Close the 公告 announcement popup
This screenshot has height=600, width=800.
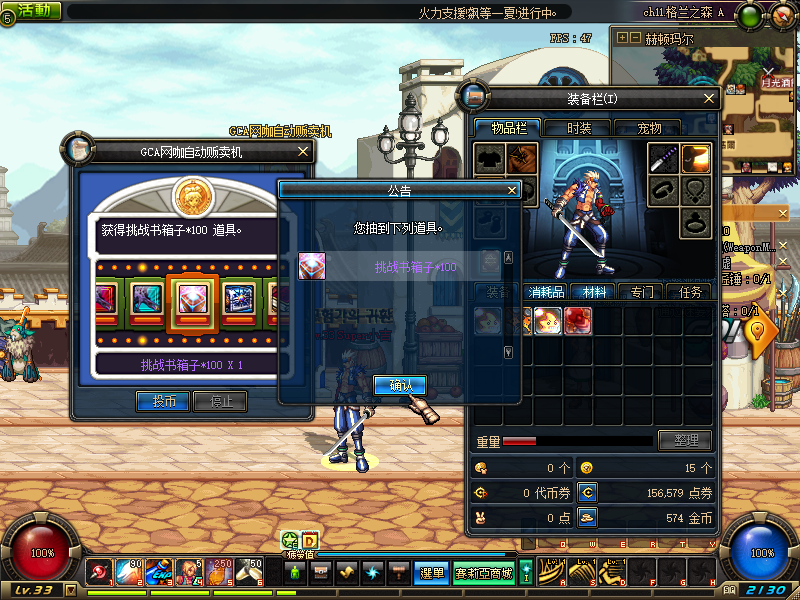[x=512, y=190]
